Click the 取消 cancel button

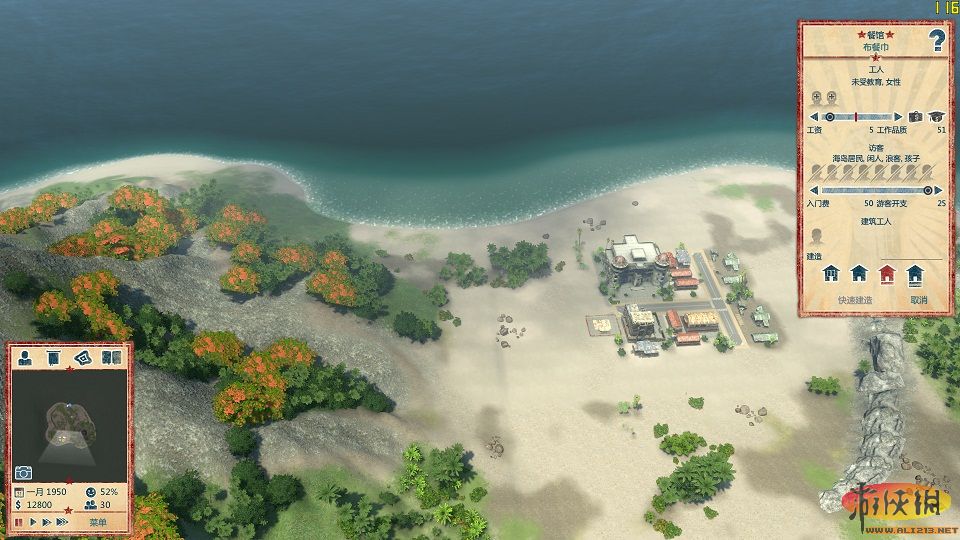pyautogui.click(x=918, y=300)
